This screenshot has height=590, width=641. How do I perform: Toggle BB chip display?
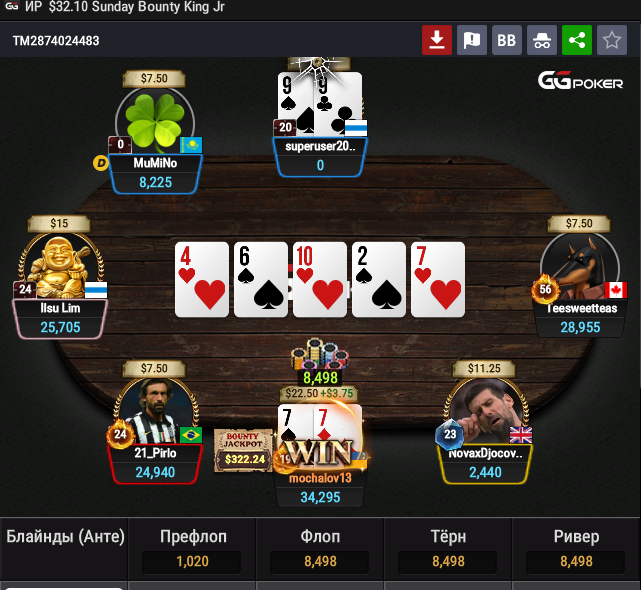(x=506, y=41)
